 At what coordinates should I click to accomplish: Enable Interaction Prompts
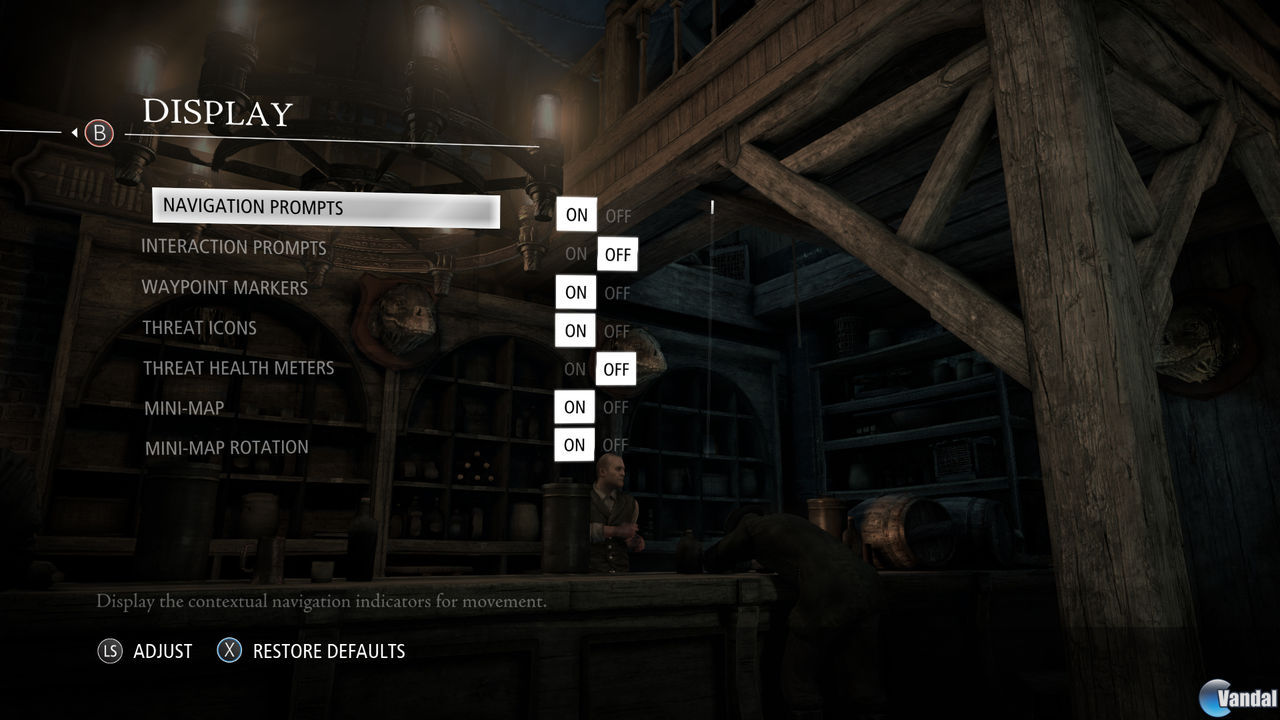pos(575,254)
